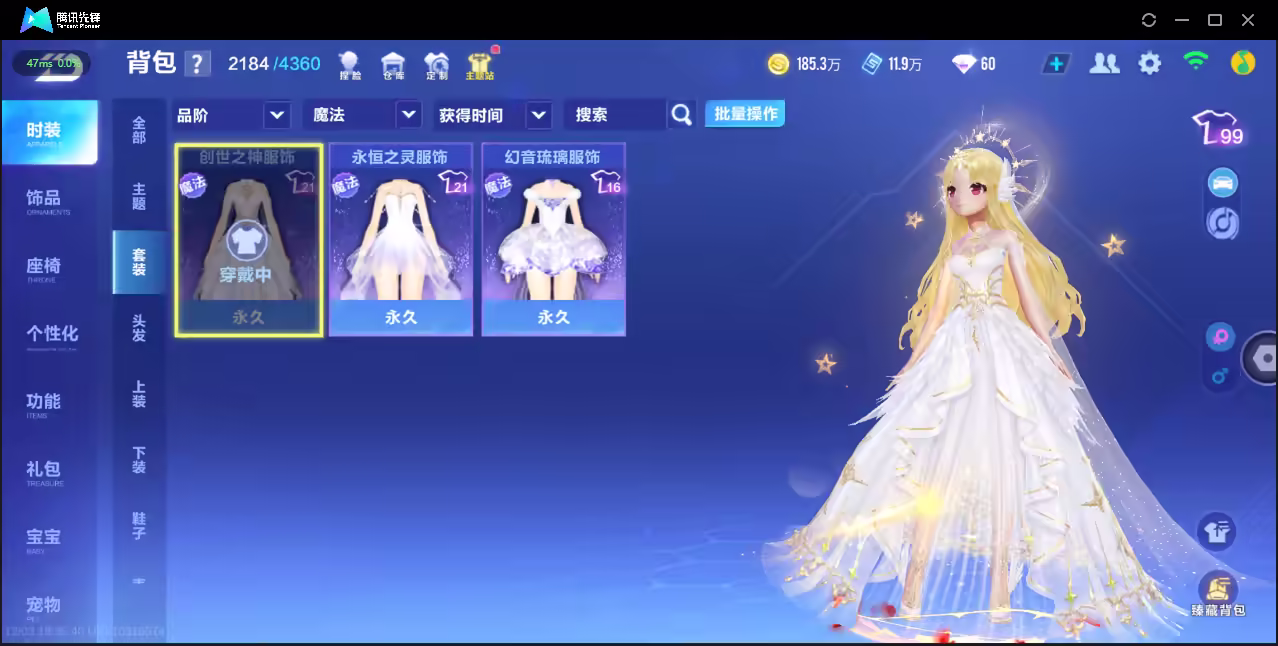The image size is (1278, 646).
Task: Select the 幻音琉璃服饰 outfit card
Action: 553,240
